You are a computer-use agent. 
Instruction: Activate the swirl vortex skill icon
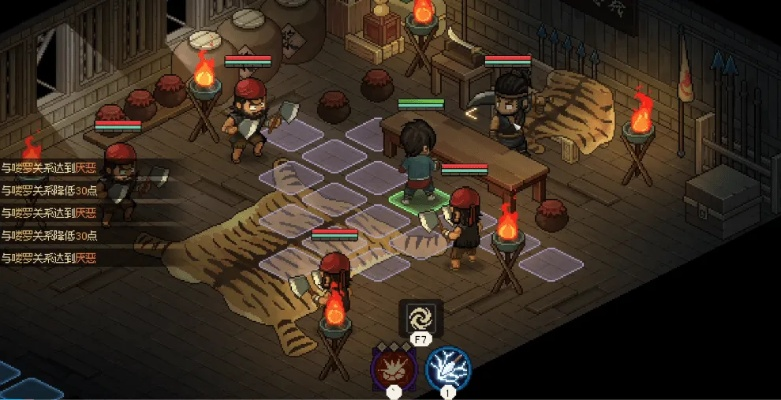pyautogui.click(x=417, y=319)
